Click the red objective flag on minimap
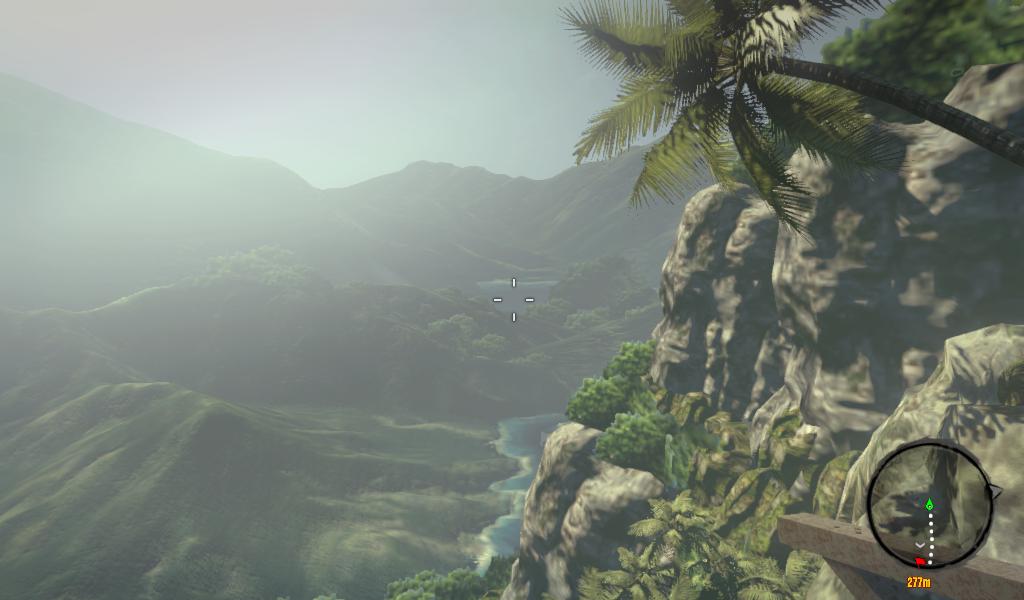Image resolution: width=1024 pixels, height=600 pixels. [x=920, y=562]
